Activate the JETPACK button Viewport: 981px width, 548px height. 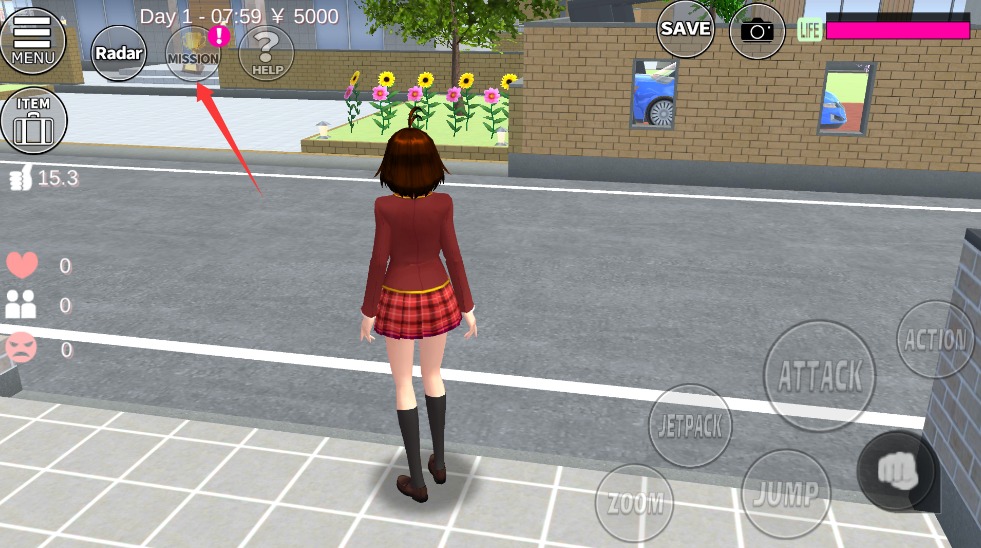tap(690, 425)
